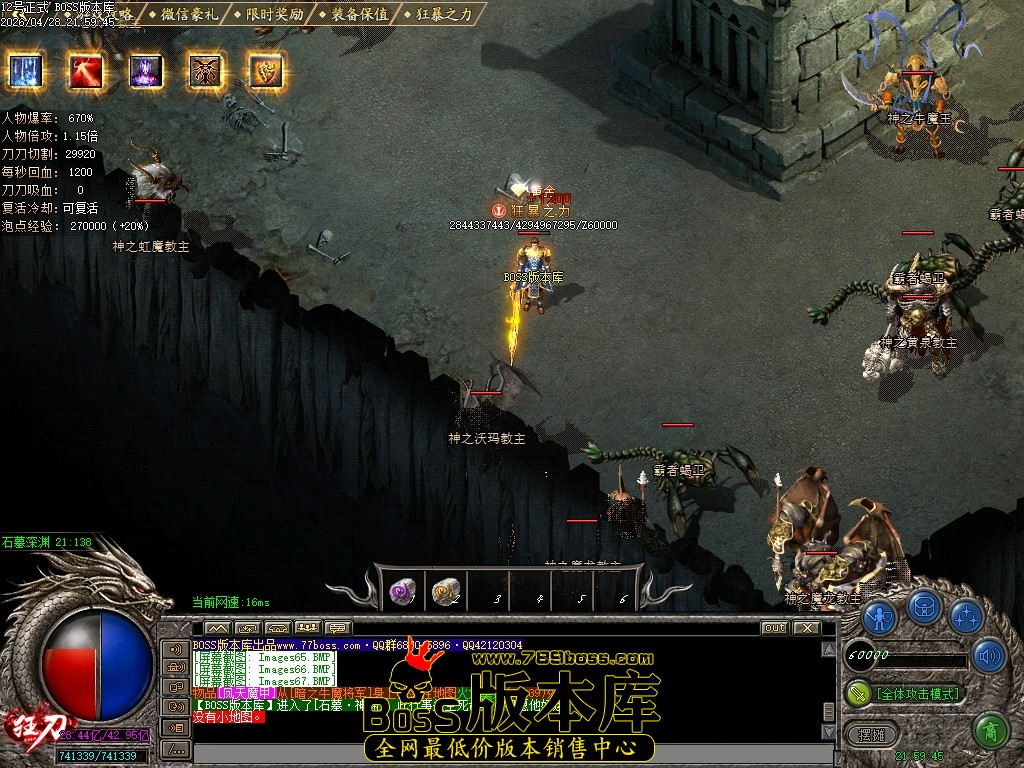
Task: Activate the blue ice rain skill icon
Action: [x=25, y=71]
